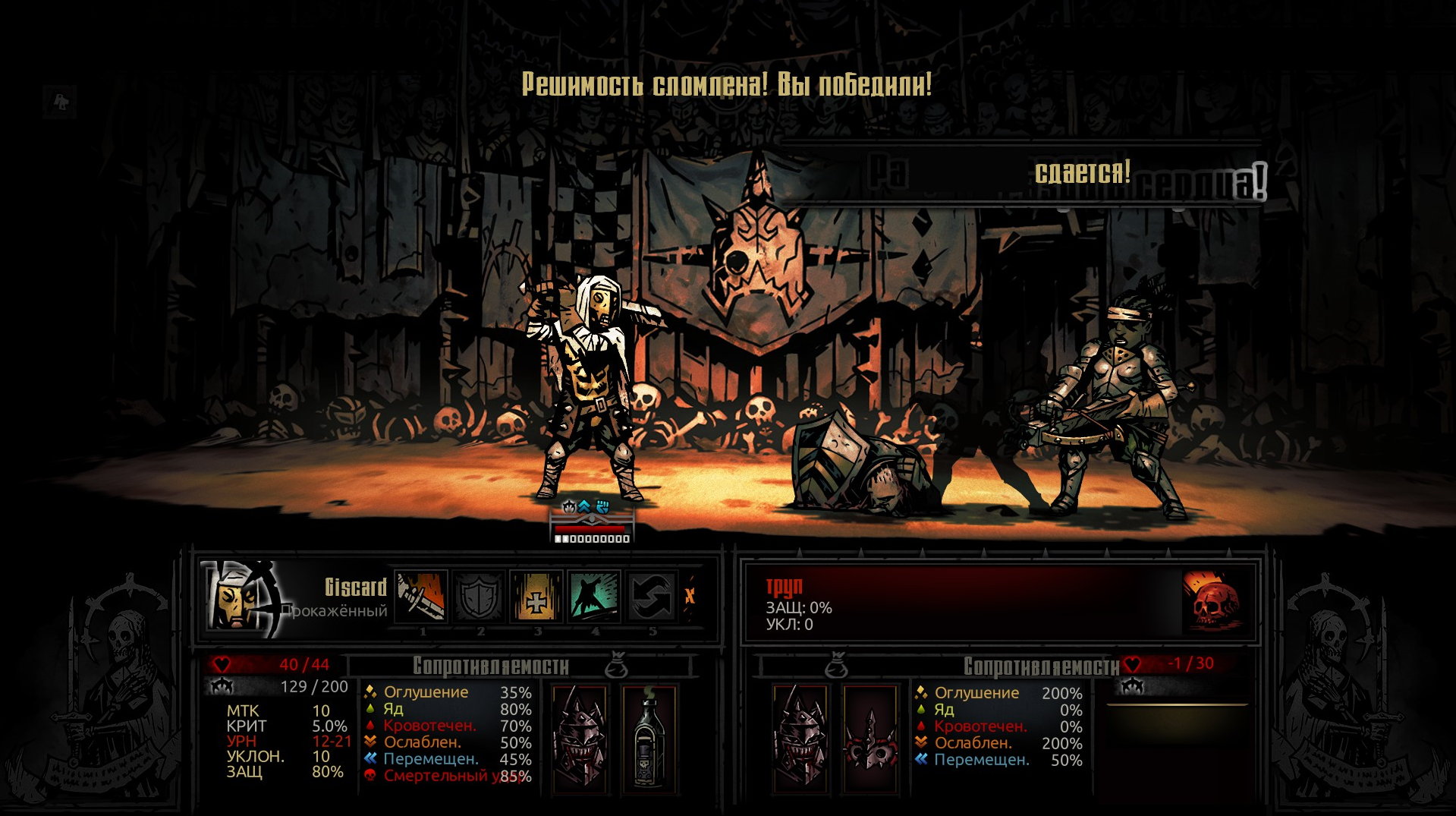Choose the teal silhouette skill
The width and height of the screenshot is (1456, 816).
[x=594, y=597]
